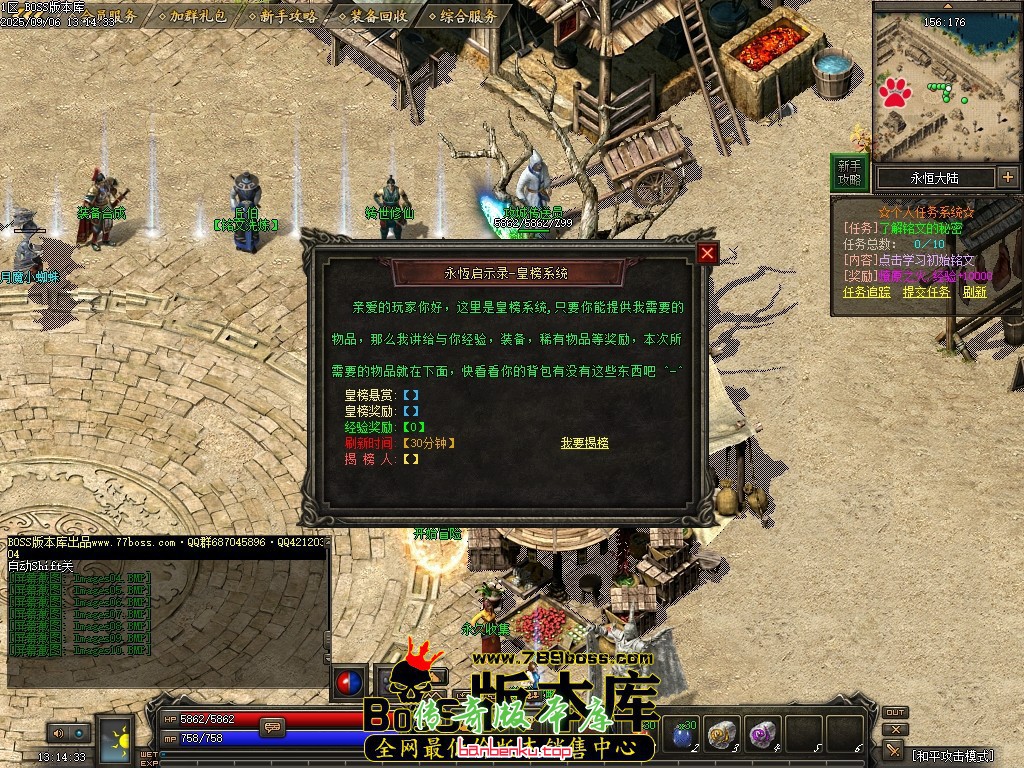Refresh quest with the 刷新 link
The image size is (1024, 768).
click(975, 292)
